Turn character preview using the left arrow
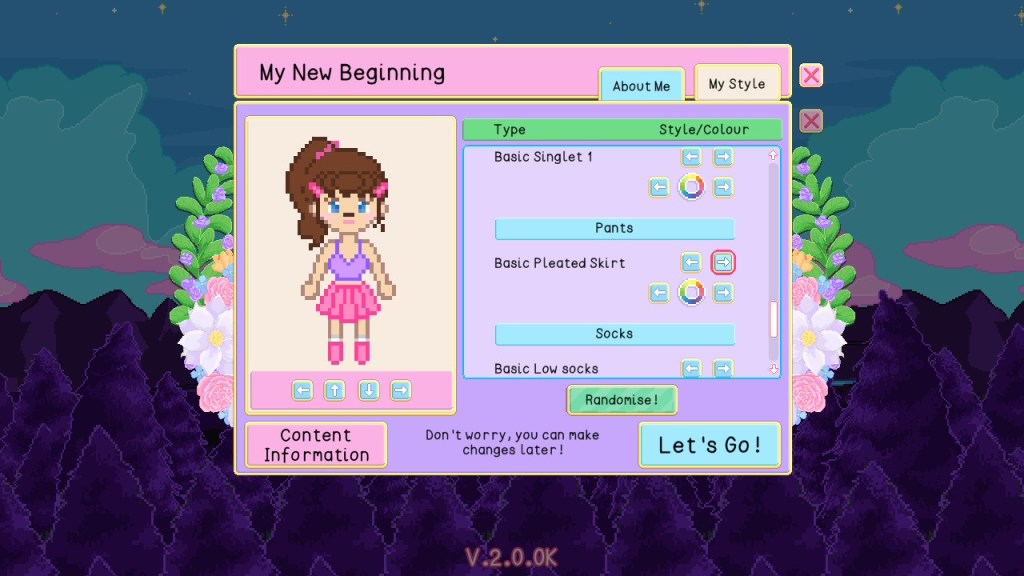The image size is (1024, 576). tap(303, 390)
